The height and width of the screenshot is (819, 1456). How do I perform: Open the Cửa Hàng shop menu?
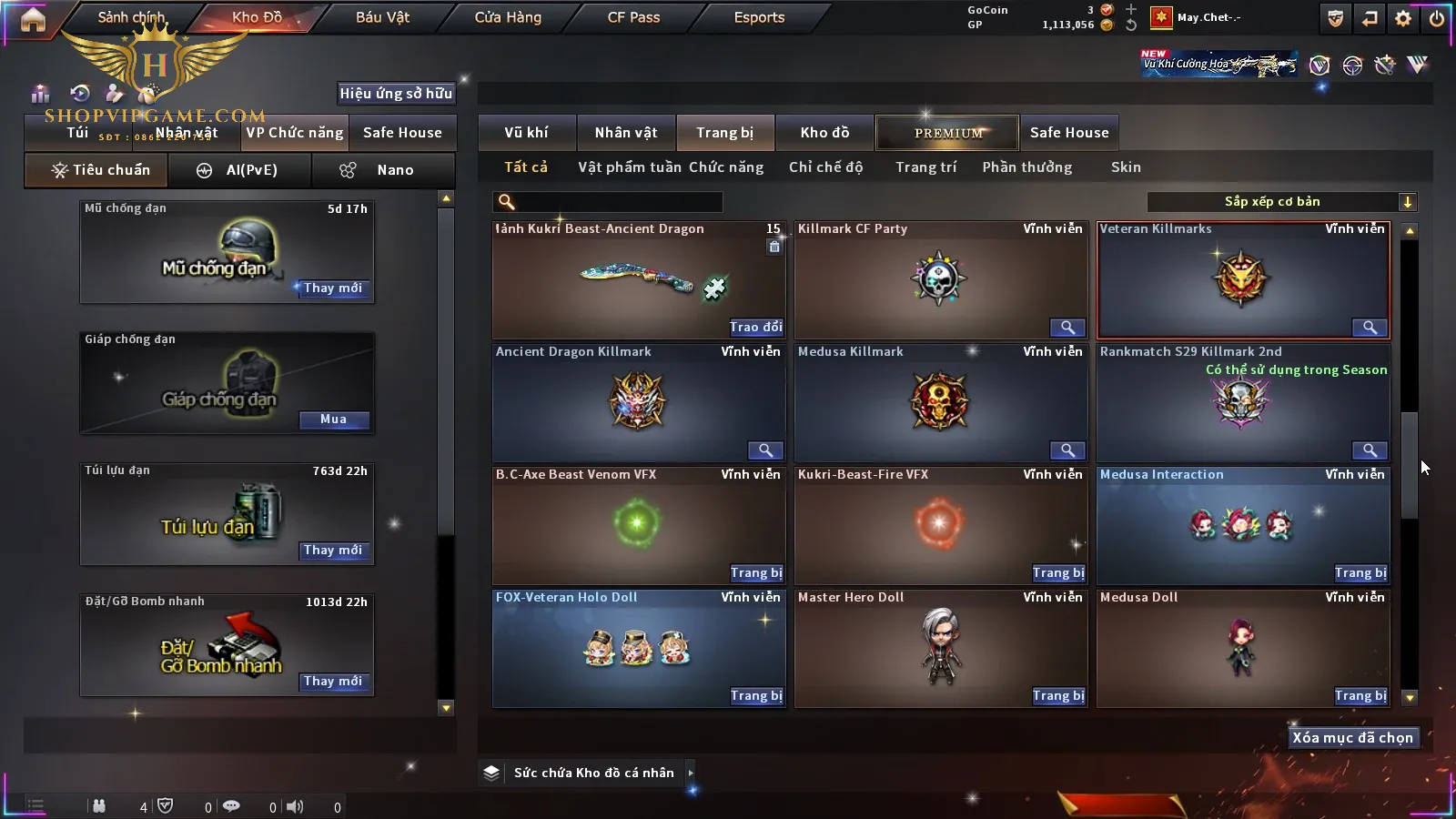[x=508, y=17]
